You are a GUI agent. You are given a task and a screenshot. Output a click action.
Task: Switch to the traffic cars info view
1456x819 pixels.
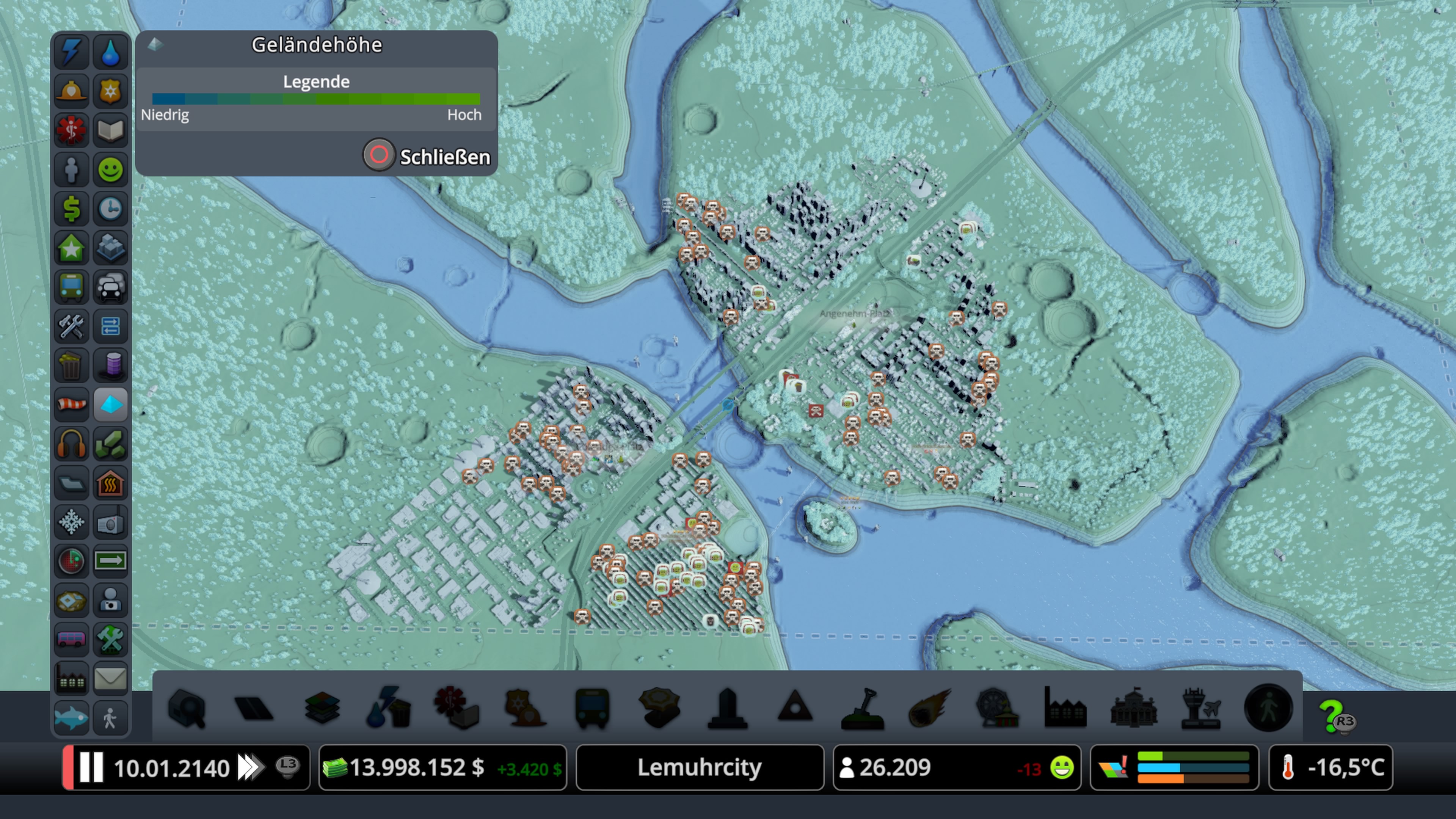(x=111, y=287)
